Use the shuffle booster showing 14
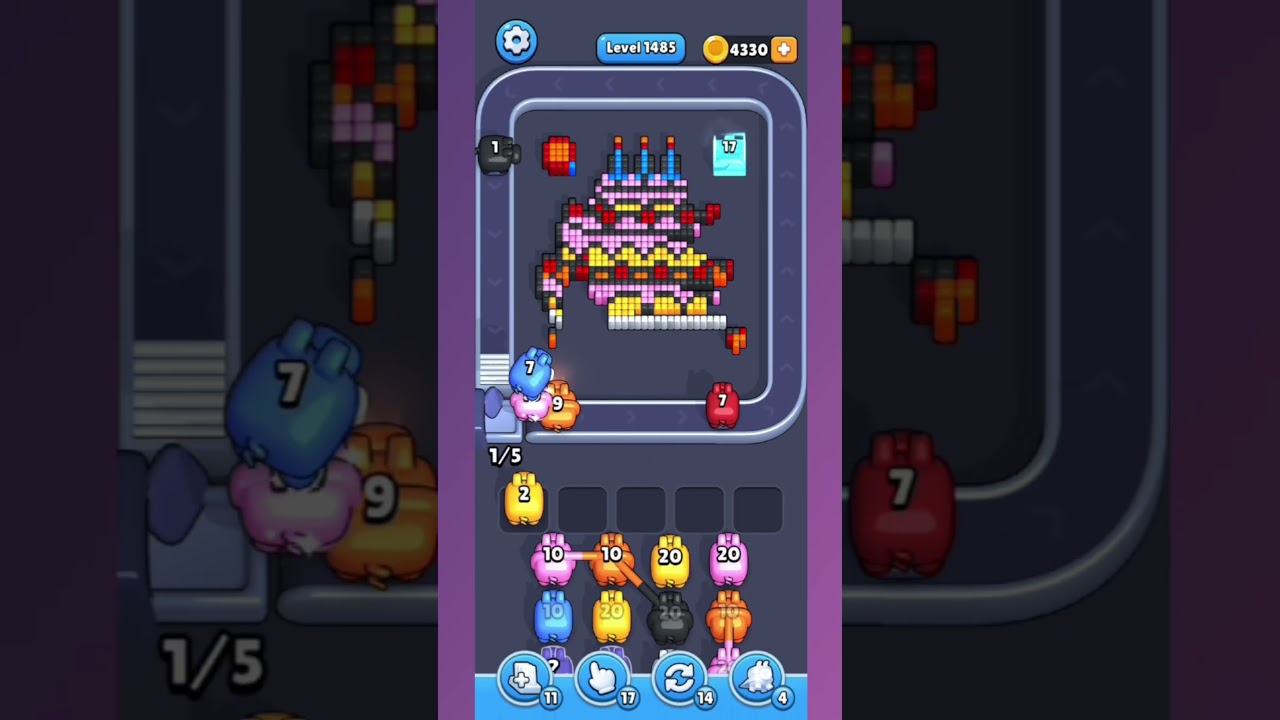The image size is (1280, 720). [x=680, y=678]
